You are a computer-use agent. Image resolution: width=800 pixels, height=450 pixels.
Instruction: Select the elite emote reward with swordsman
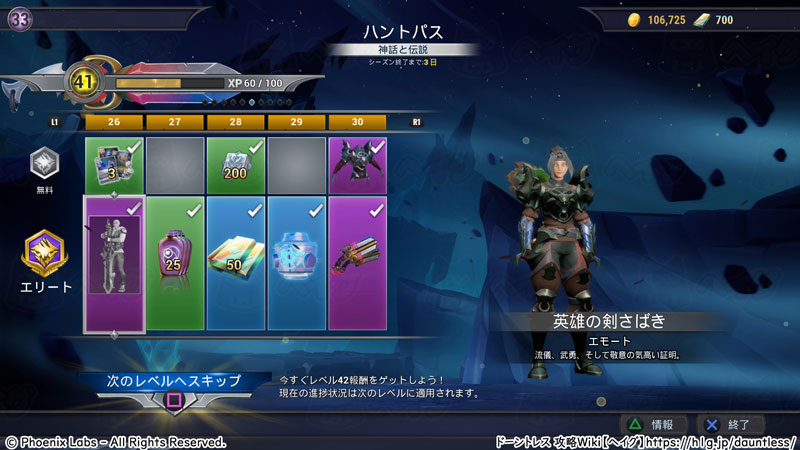(x=114, y=264)
